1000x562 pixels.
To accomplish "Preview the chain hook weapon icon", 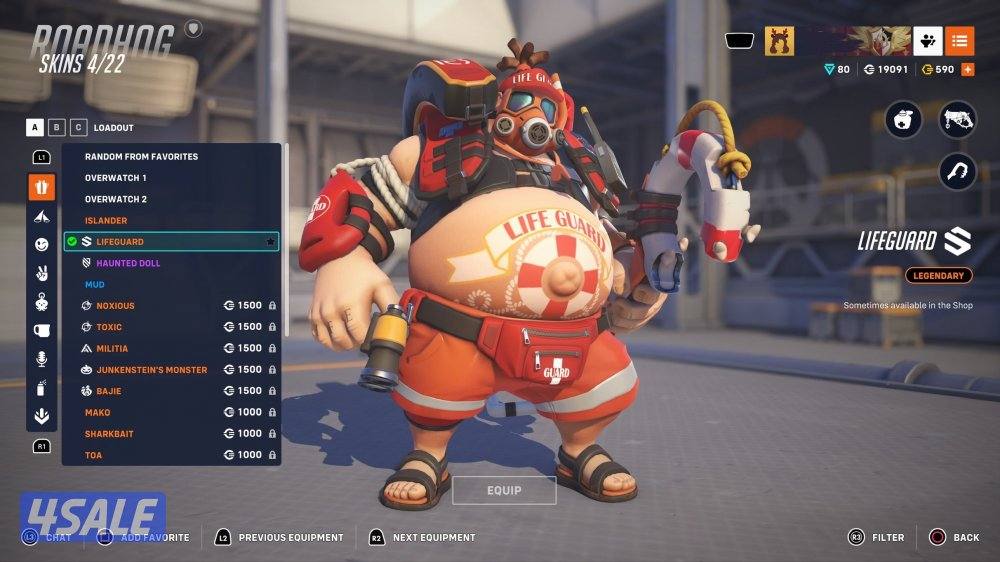I will pyautogui.click(x=957, y=171).
